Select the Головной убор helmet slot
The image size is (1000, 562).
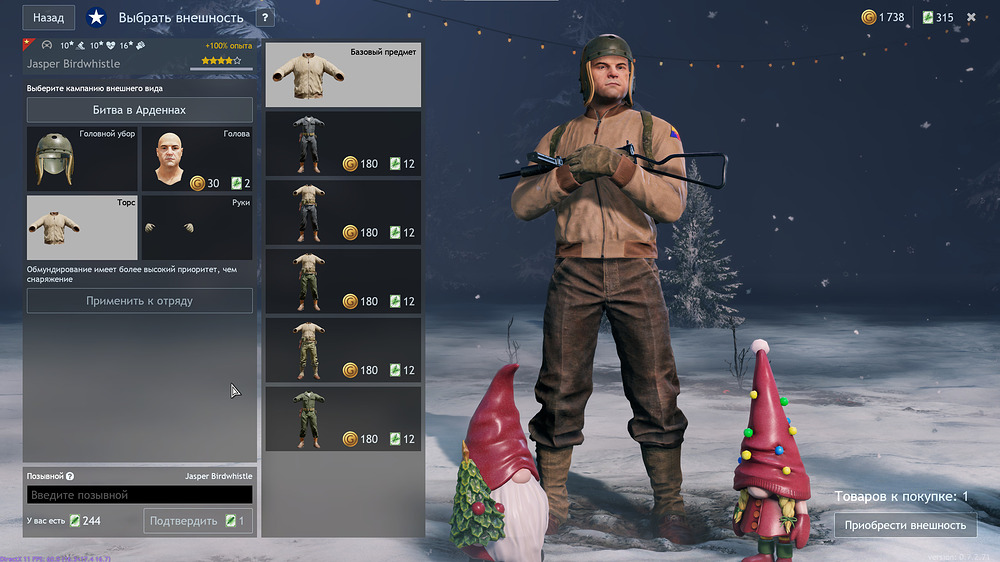coord(82,158)
